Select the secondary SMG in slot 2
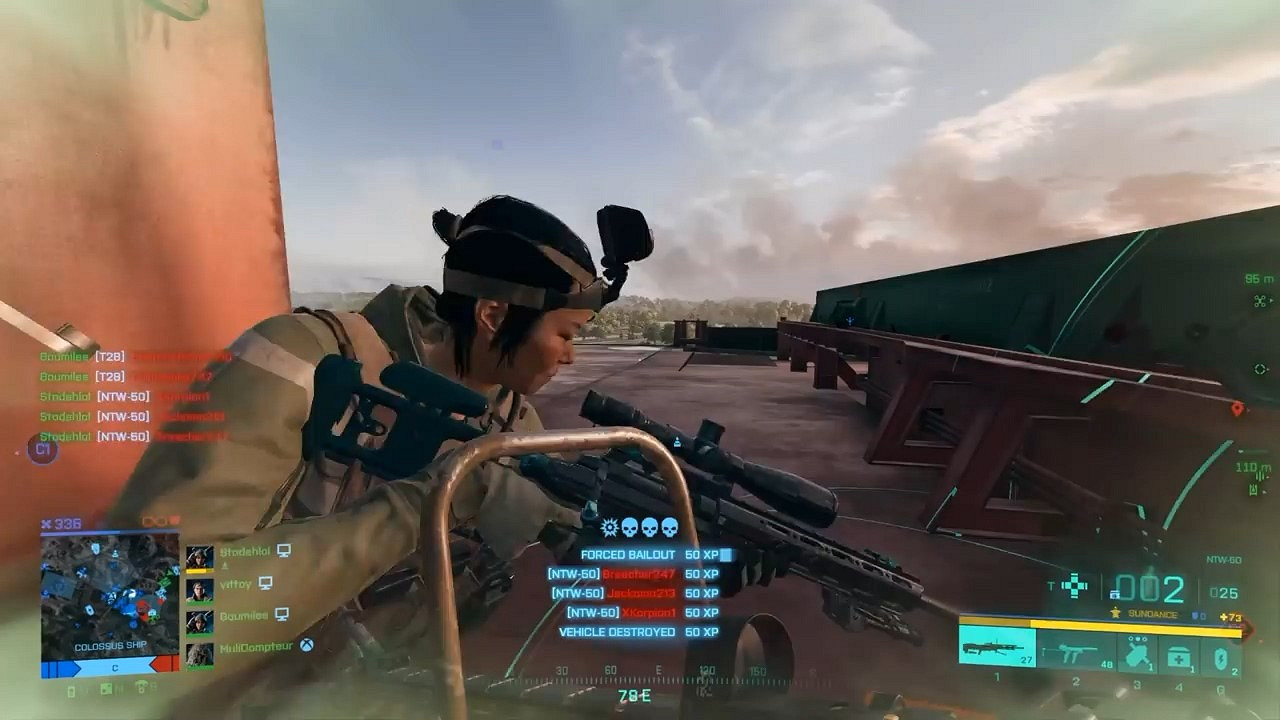This screenshot has height=720, width=1280. pos(1074,653)
